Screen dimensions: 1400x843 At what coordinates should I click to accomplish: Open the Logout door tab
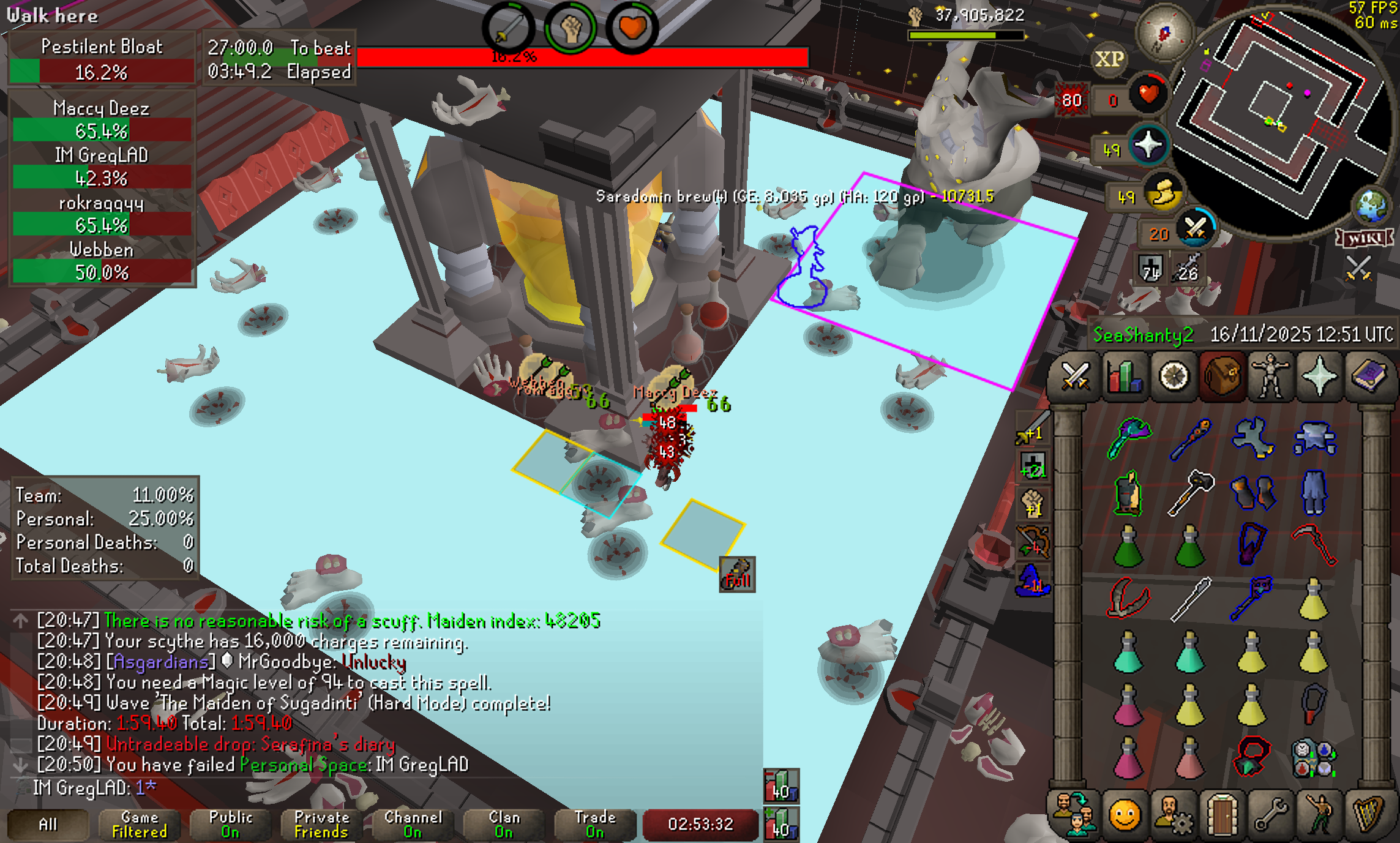click(1222, 815)
